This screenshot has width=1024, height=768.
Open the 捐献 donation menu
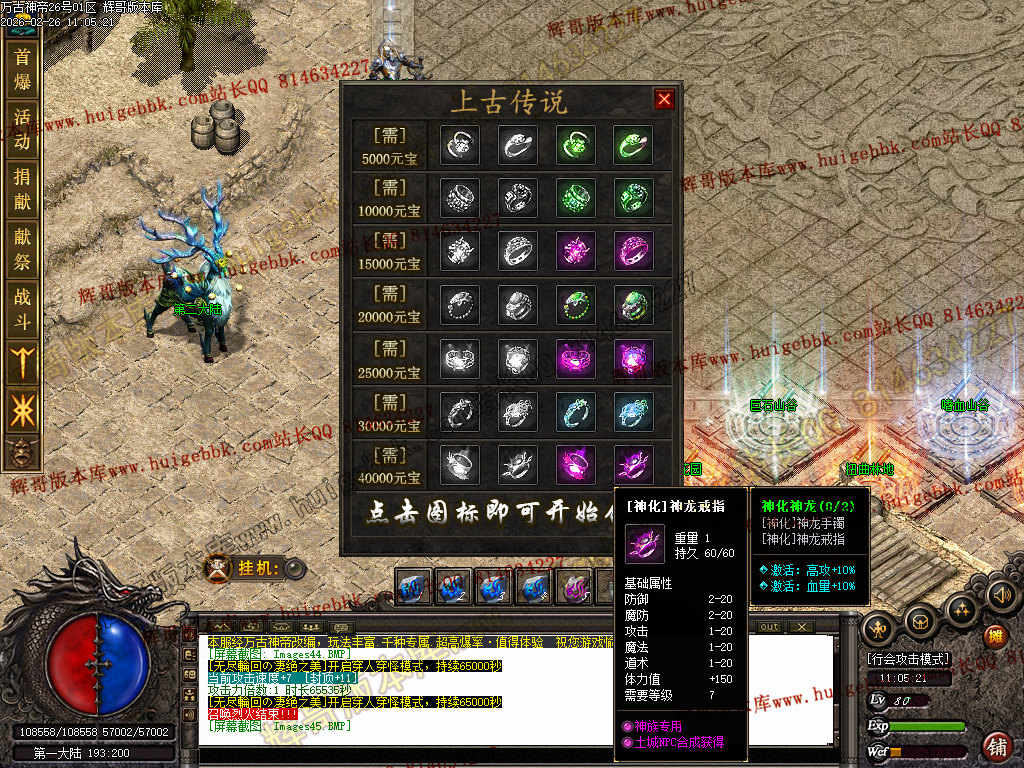coord(22,189)
